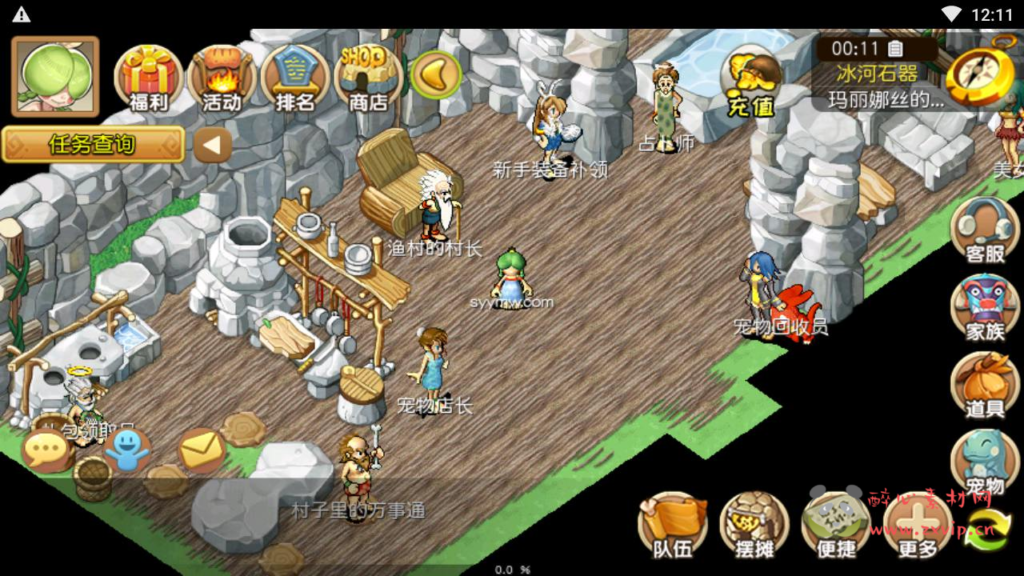Open the 便捷 shortcut menu
The image size is (1024, 576).
pos(835,525)
